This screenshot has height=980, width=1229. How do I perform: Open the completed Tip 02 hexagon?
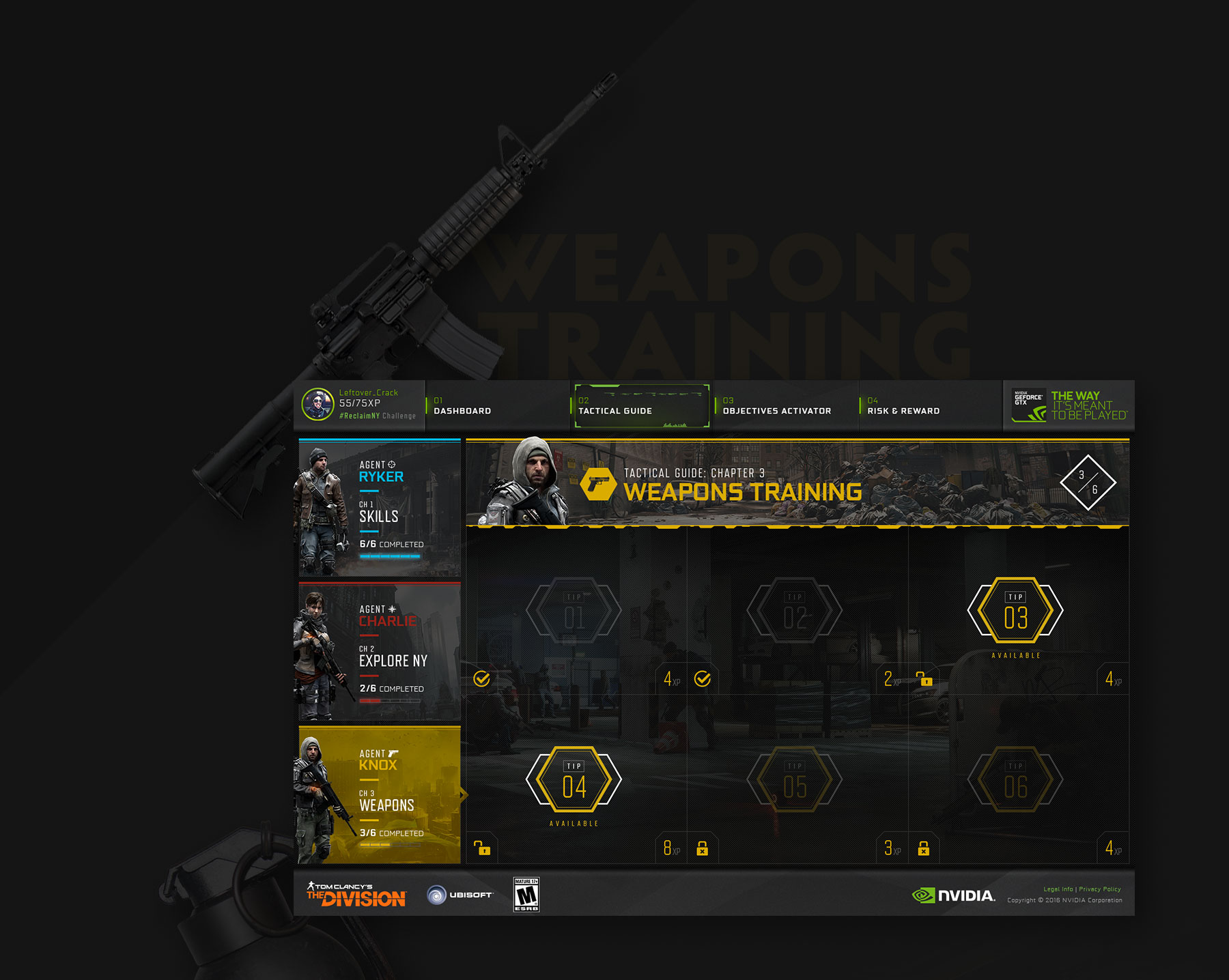795,611
